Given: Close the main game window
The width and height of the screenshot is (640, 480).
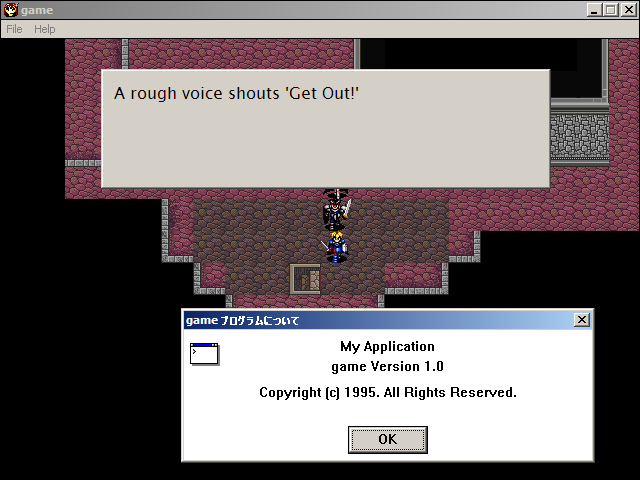Looking at the screenshot, I should pyautogui.click(x=628, y=10).
